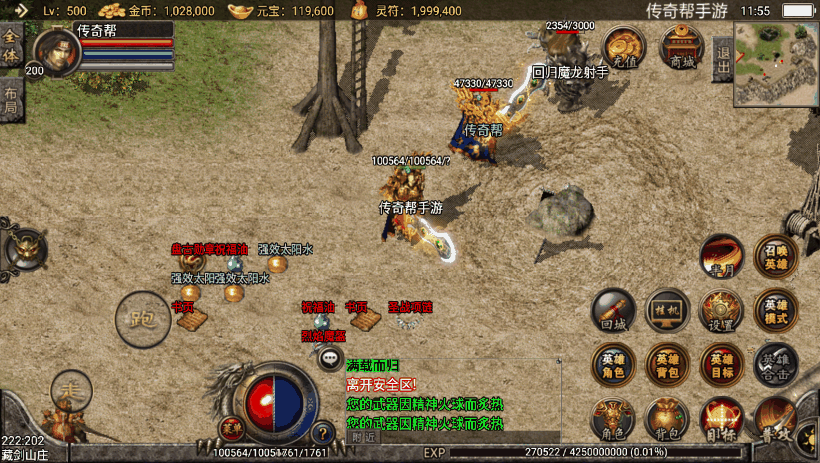The width and height of the screenshot is (820, 463).
Task: Open the 商城 store
Action: coord(682,47)
